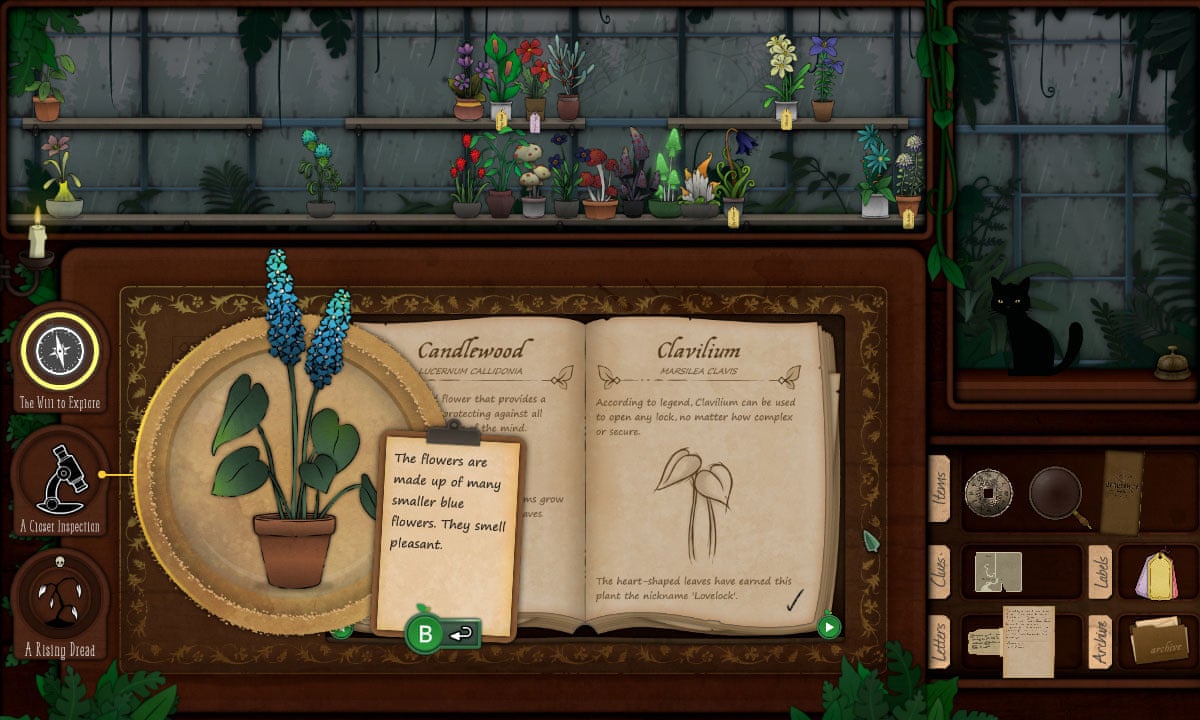Pick up the square-holed coin item
The image size is (1200, 720).
[988, 493]
